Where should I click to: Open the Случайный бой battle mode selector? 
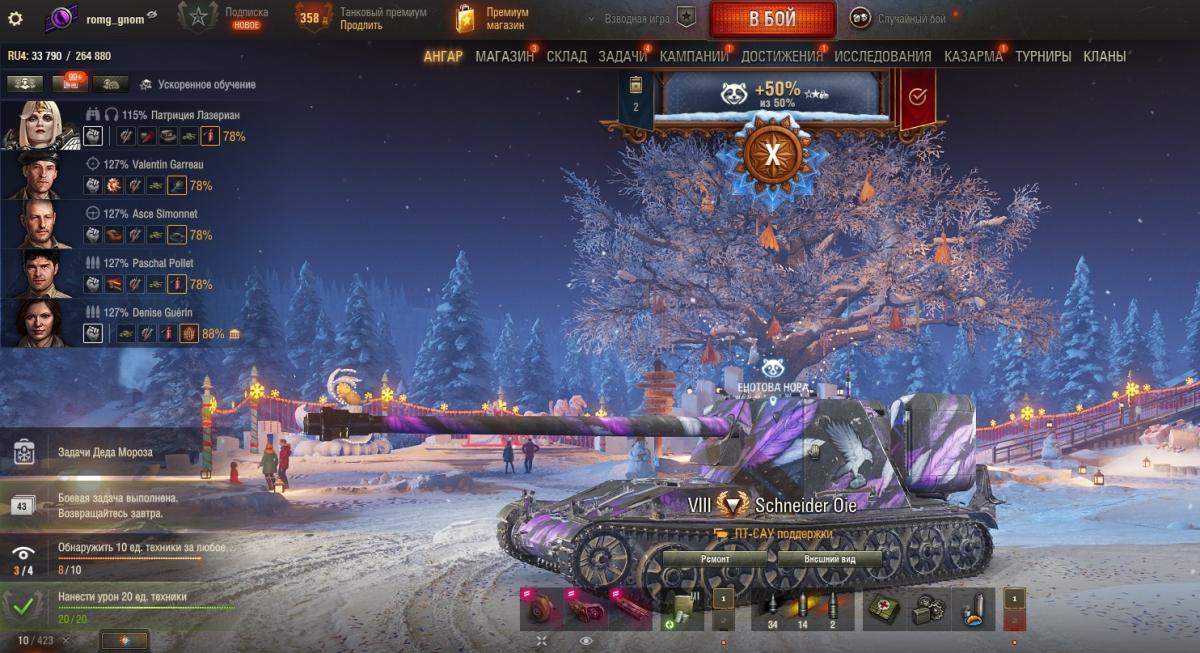pyautogui.click(x=904, y=18)
